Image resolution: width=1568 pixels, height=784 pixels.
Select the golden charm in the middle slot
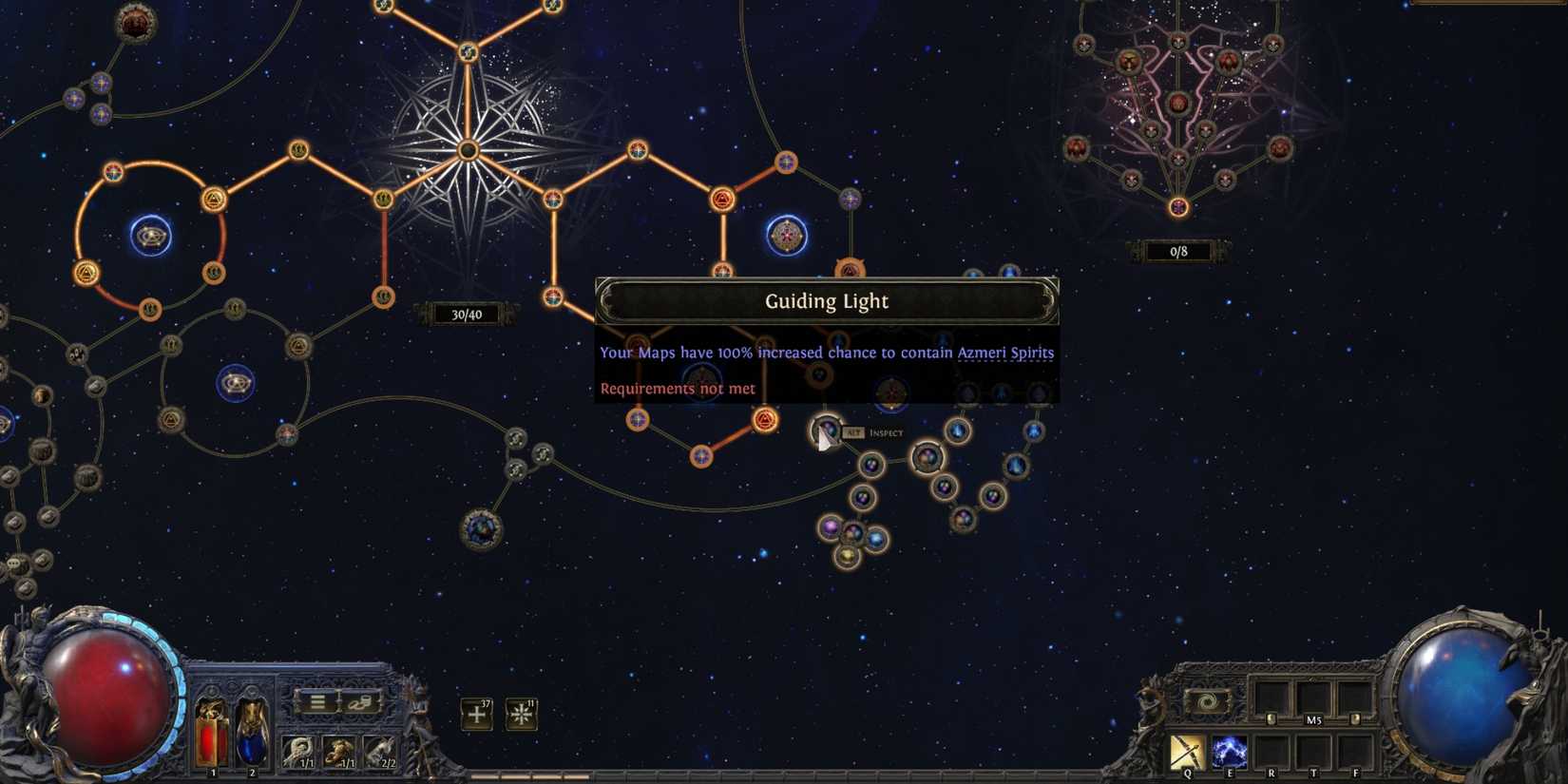point(340,750)
